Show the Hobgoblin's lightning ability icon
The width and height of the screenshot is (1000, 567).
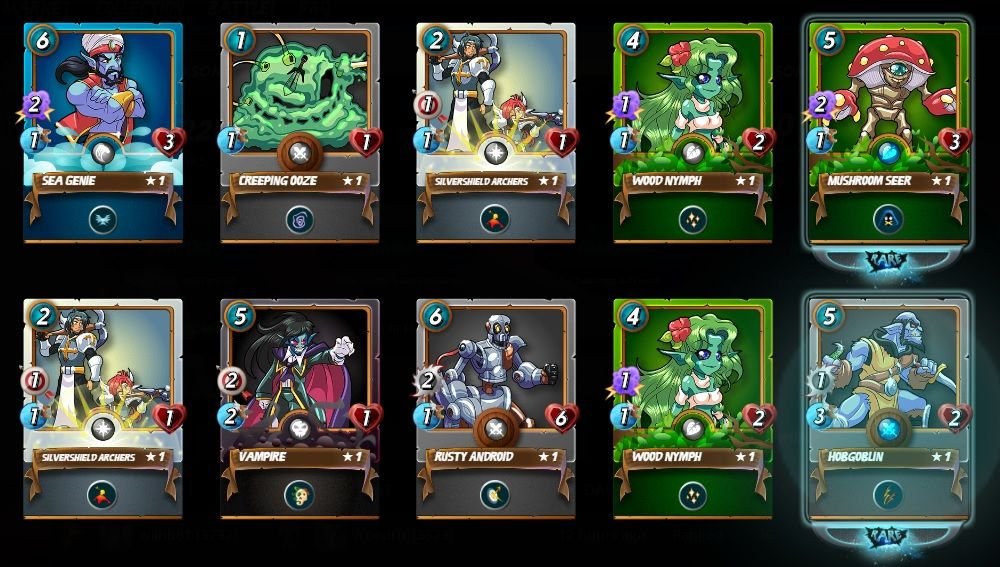pyautogui.click(x=888, y=493)
